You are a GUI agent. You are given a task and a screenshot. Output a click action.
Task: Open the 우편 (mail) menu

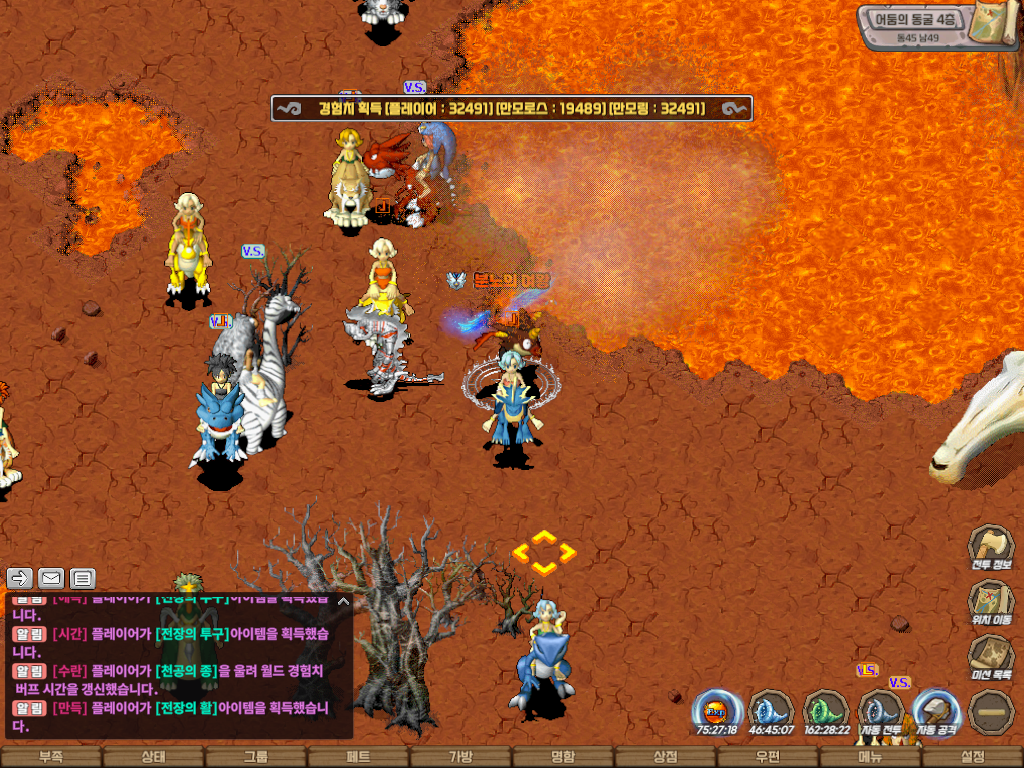tap(768, 757)
